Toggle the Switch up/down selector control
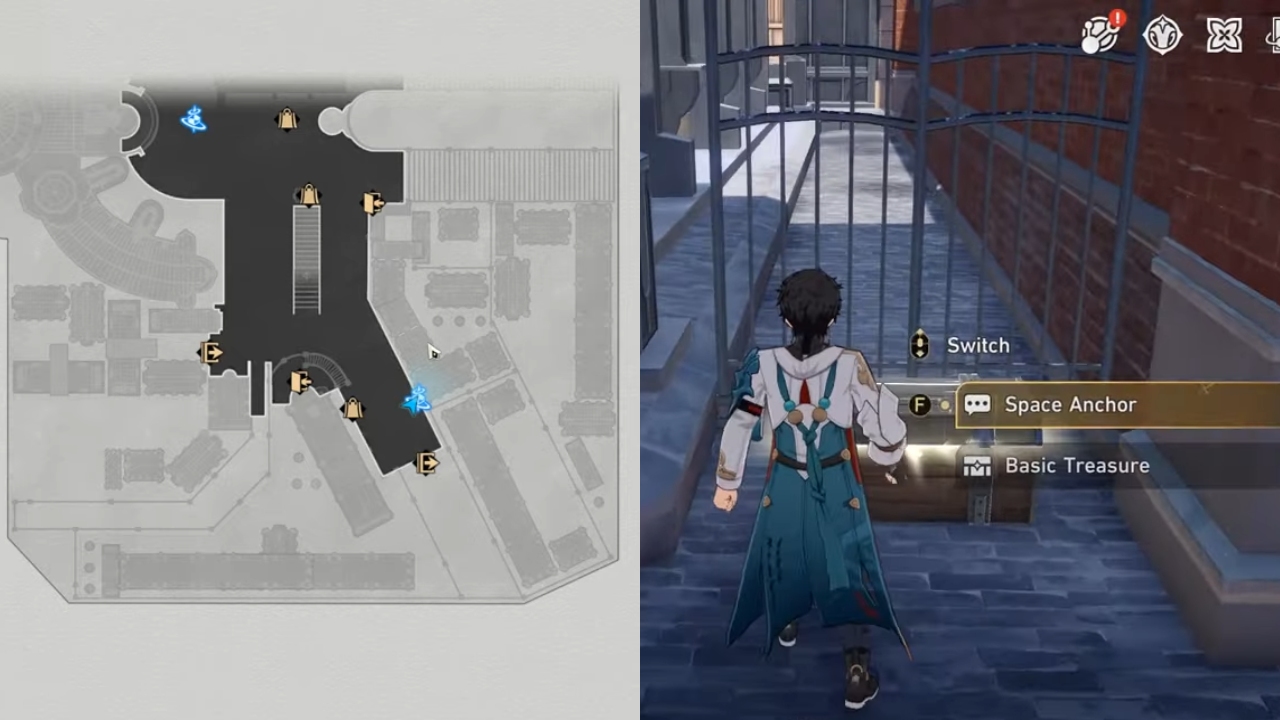The image size is (1280, 720). [919, 345]
